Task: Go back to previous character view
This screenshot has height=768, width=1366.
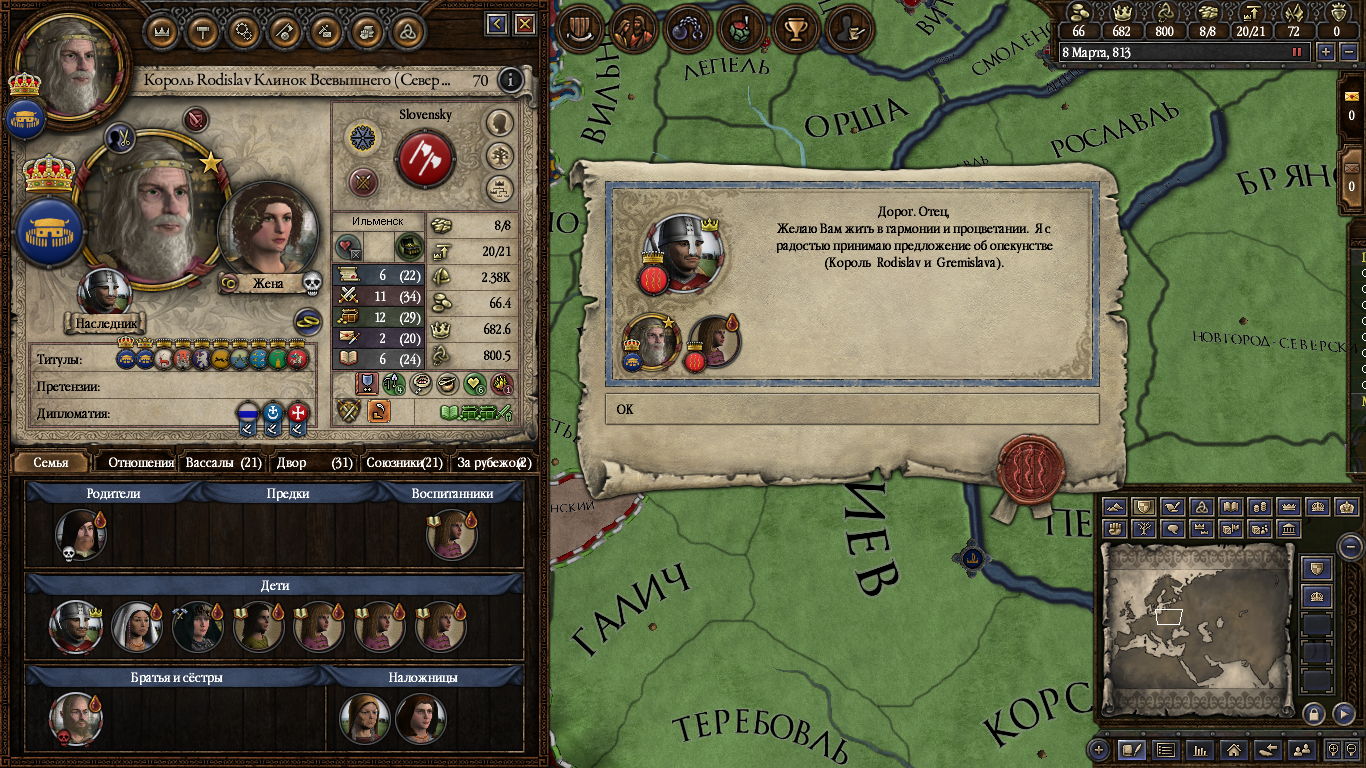Action: 497,24
